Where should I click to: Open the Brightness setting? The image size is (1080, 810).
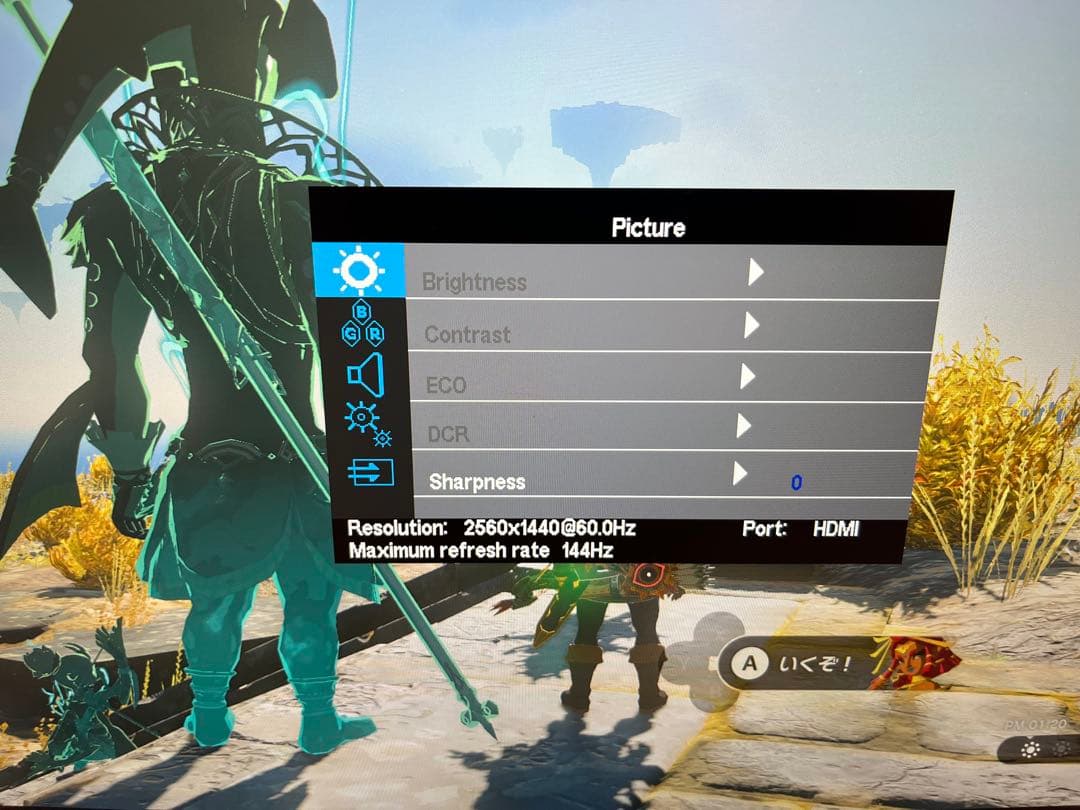click(475, 282)
